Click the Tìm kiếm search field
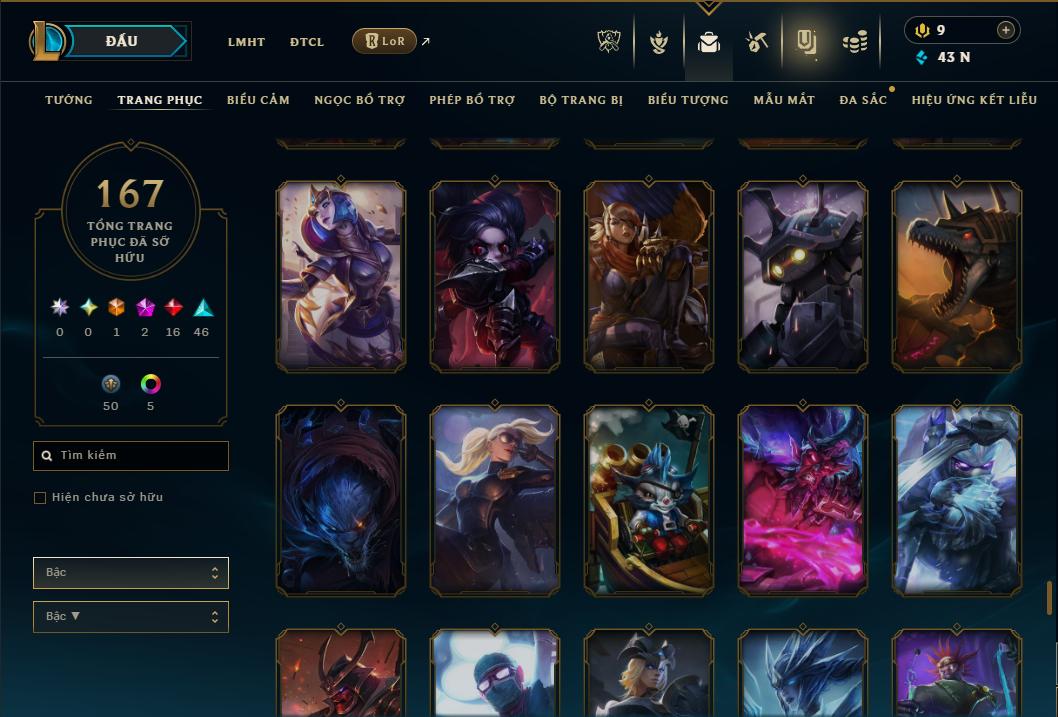 [x=131, y=456]
